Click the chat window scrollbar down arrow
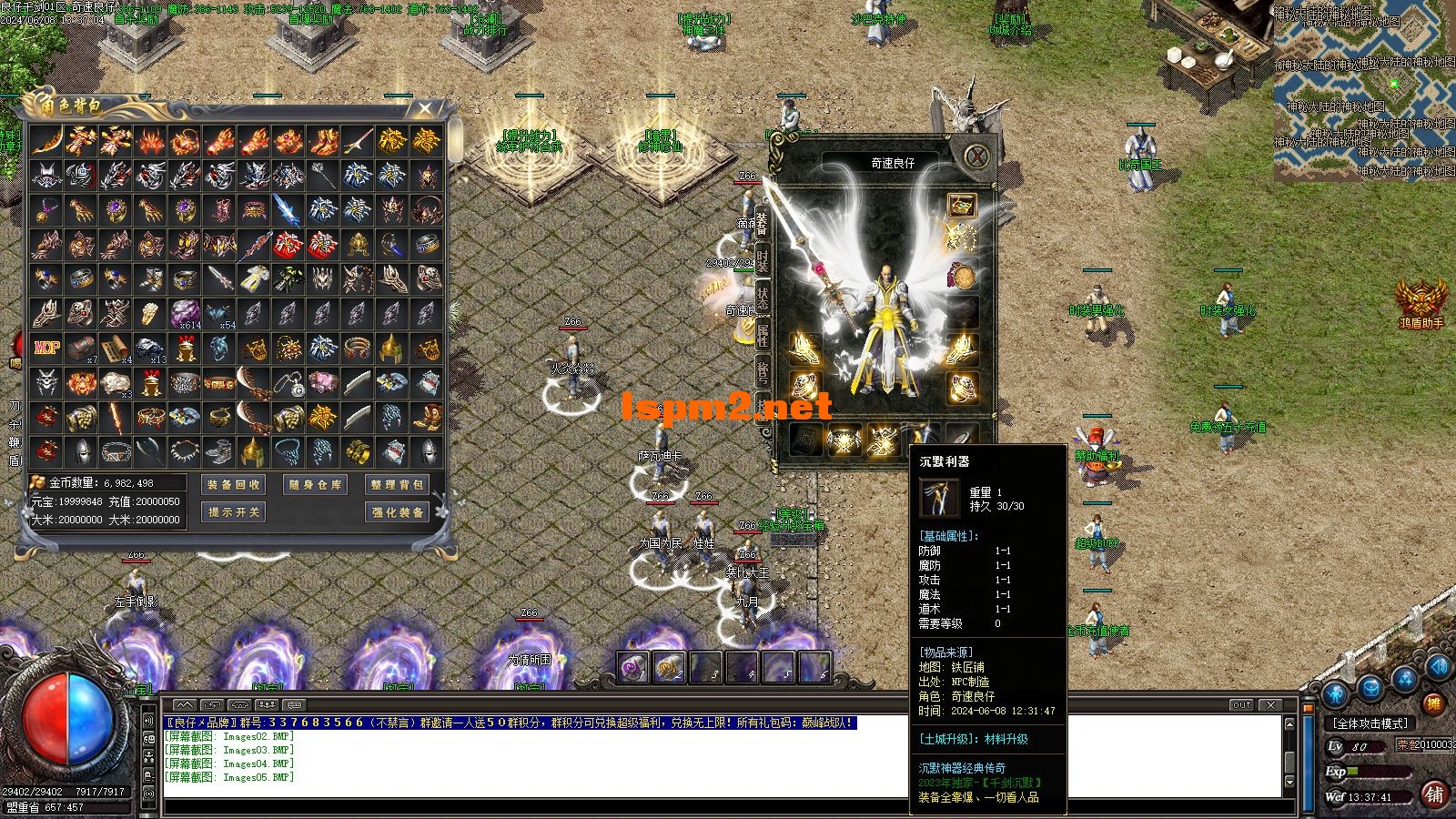Screen dimensions: 1456x819 coord(1289,783)
